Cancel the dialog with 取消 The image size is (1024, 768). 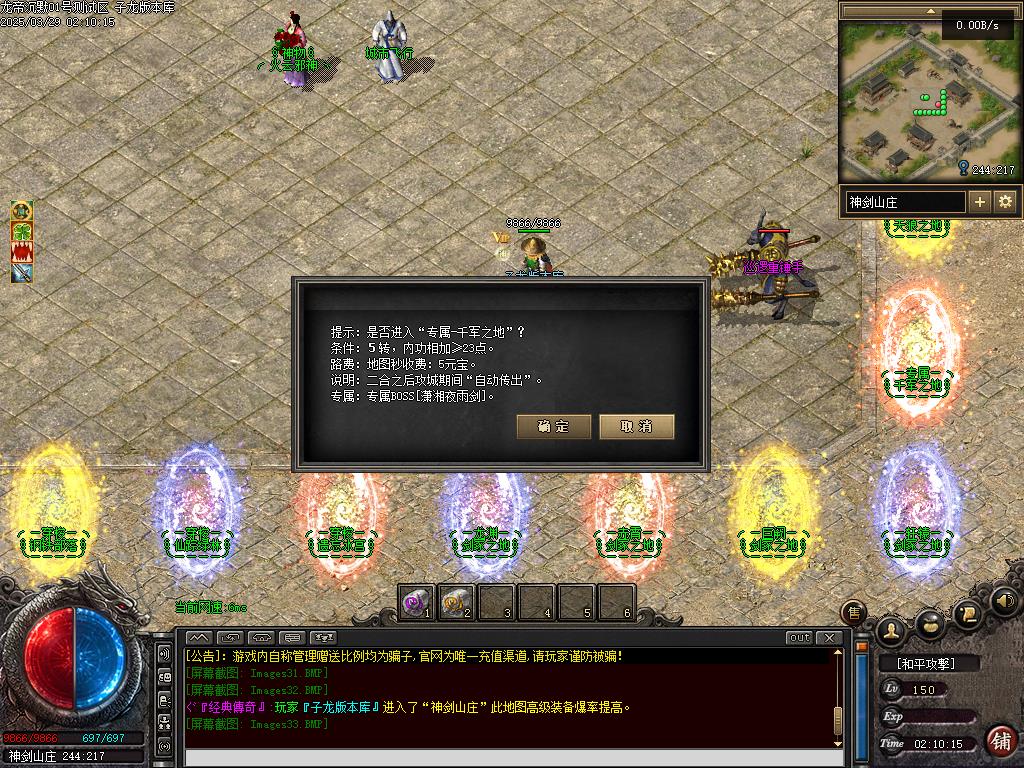point(637,427)
